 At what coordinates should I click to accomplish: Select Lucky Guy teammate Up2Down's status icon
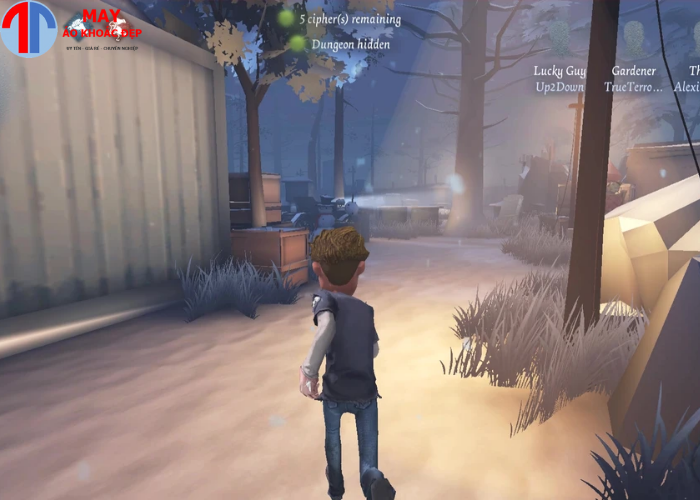[x=560, y=40]
